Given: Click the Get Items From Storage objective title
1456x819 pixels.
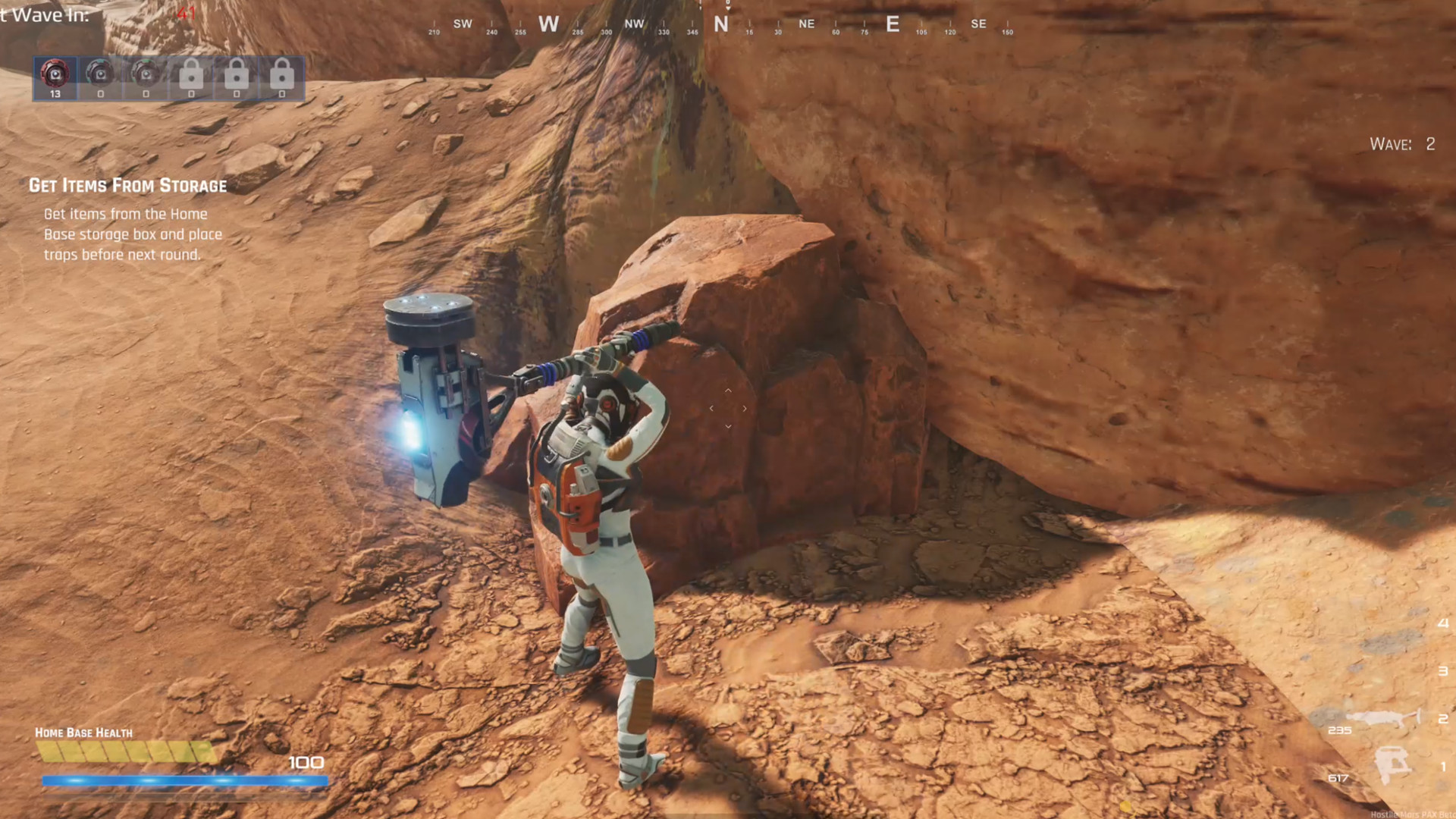Looking at the screenshot, I should (129, 186).
